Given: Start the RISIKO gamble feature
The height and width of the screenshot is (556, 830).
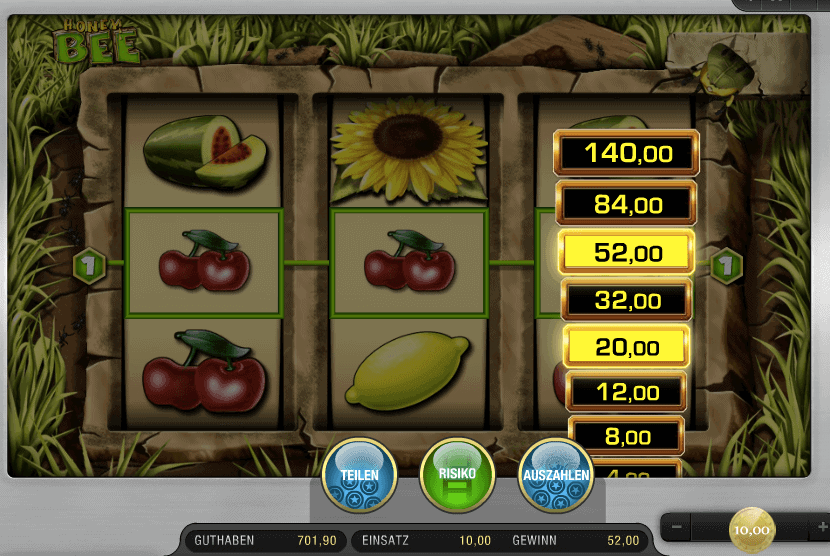Looking at the screenshot, I should coord(457,476).
